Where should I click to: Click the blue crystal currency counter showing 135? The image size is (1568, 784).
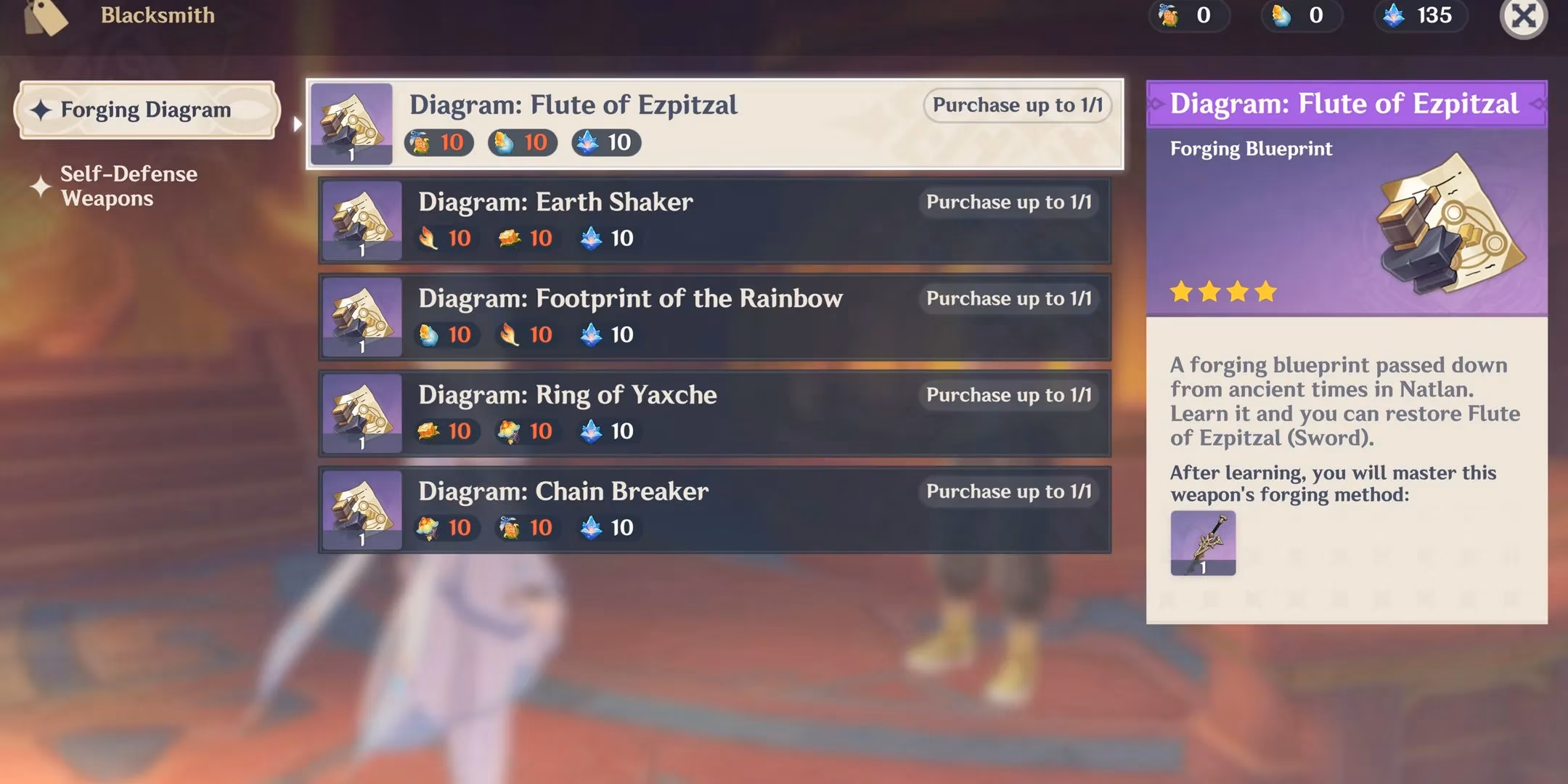click(1421, 15)
